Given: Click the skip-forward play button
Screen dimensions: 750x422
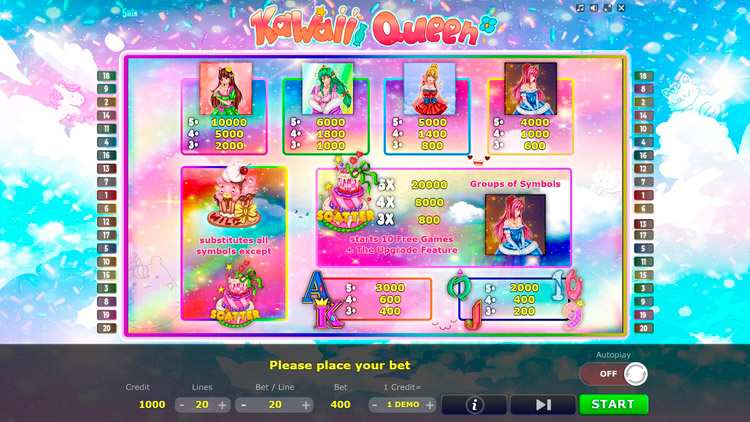Looking at the screenshot, I should pyautogui.click(x=543, y=405).
